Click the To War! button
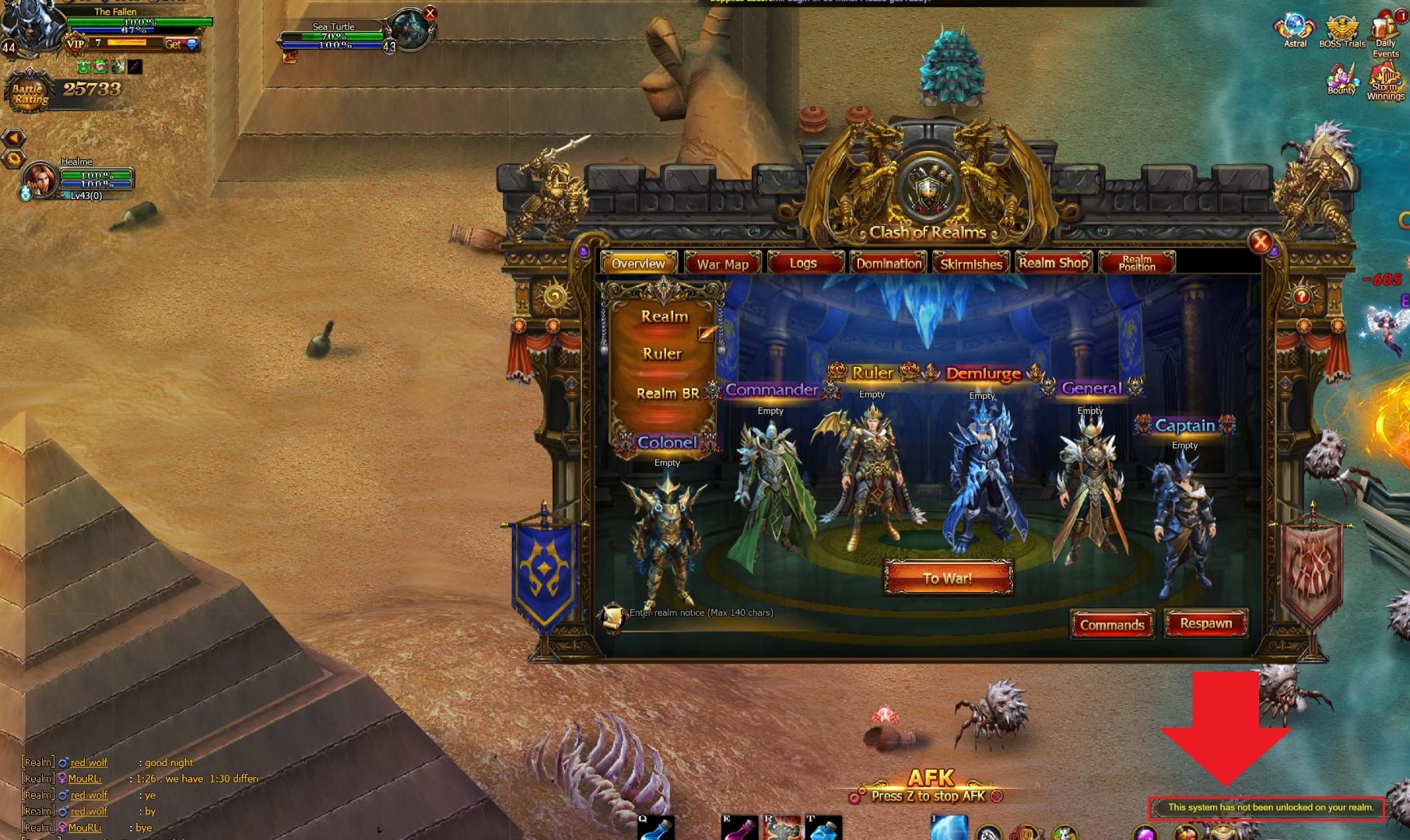 pyautogui.click(x=948, y=578)
